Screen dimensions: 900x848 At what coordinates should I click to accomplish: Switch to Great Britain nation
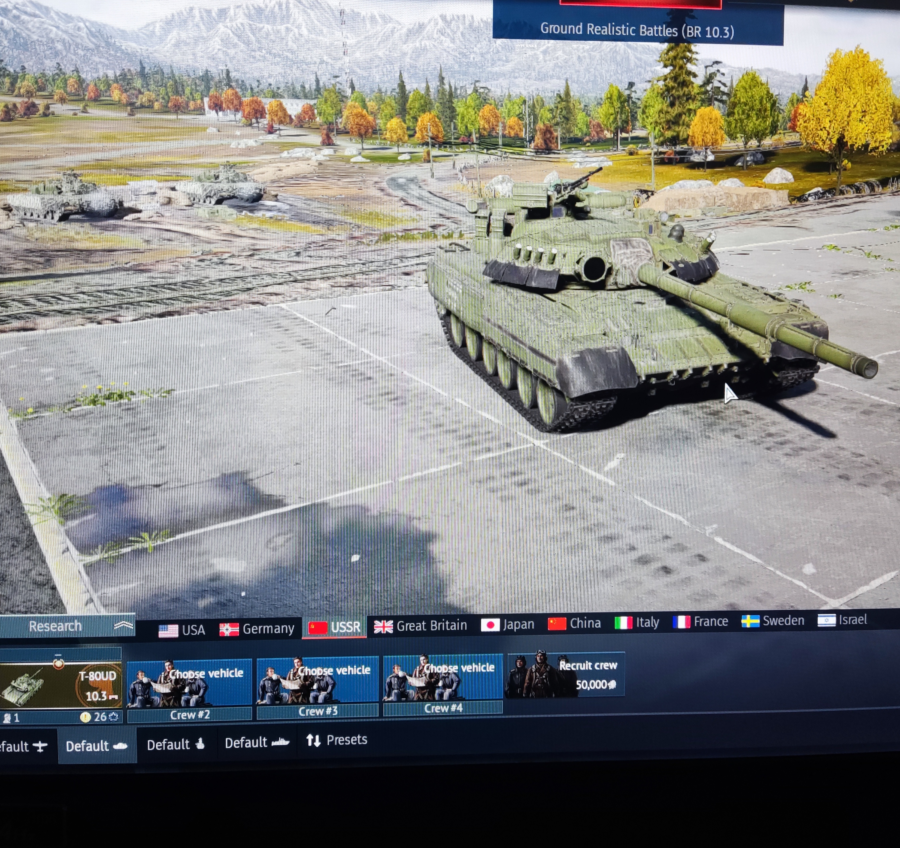tap(420, 625)
